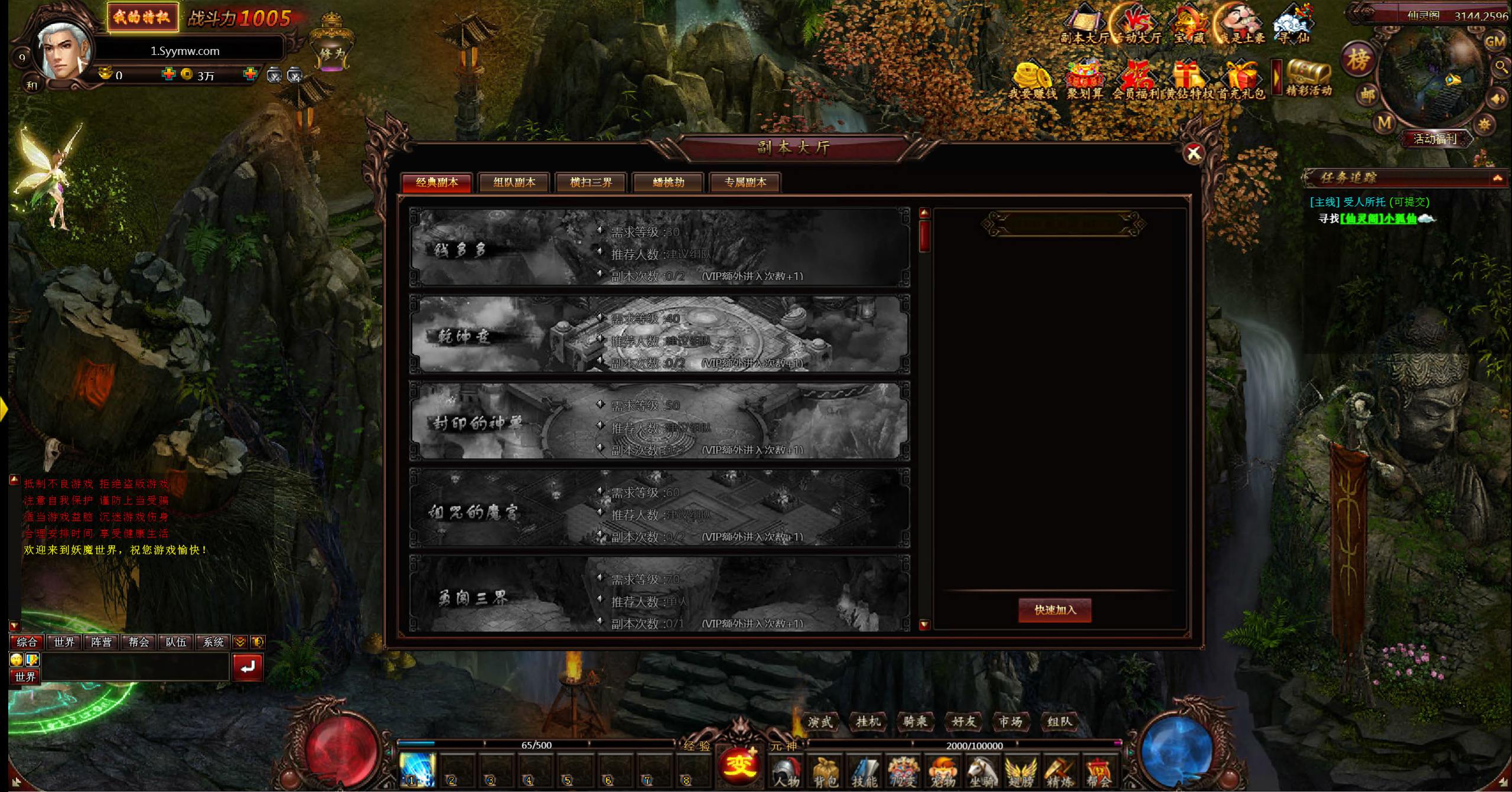This screenshot has height=792, width=1512.
Task: Select the 乾坤壶 dungeon row
Action: coord(659,334)
